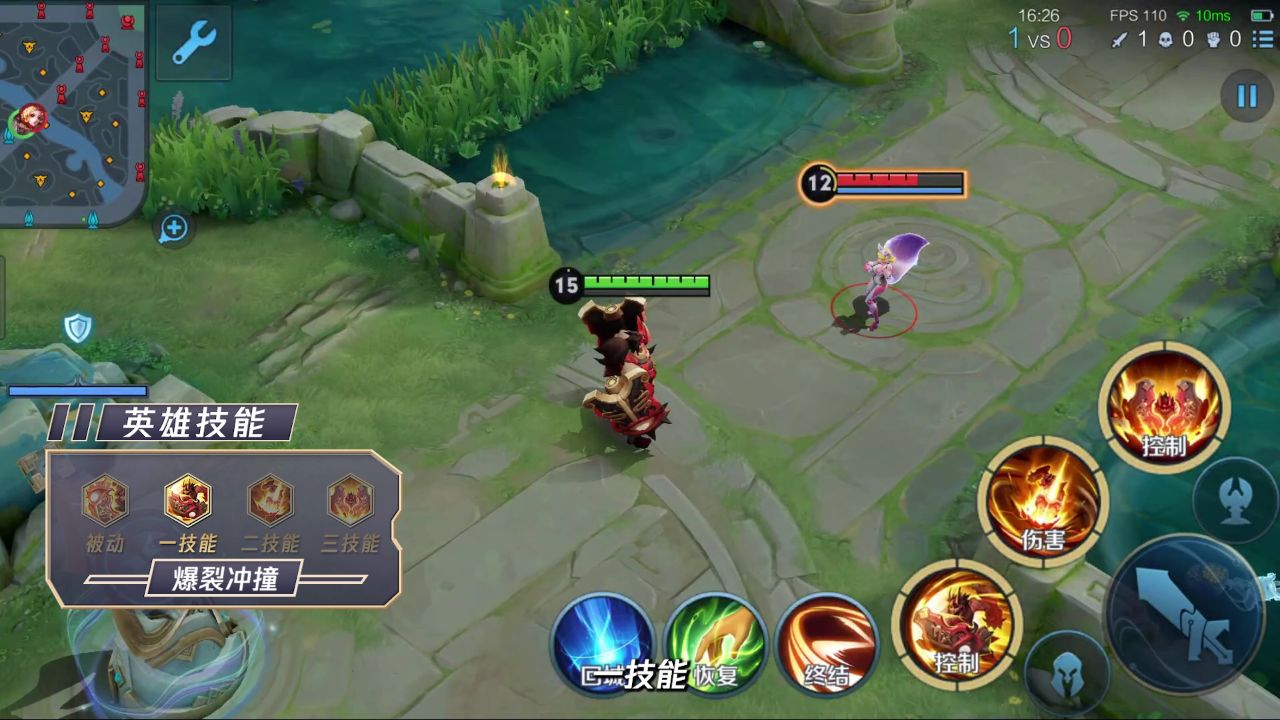Select the 被动 passive skill tab
The width and height of the screenshot is (1280, 720).
[105, 512]
